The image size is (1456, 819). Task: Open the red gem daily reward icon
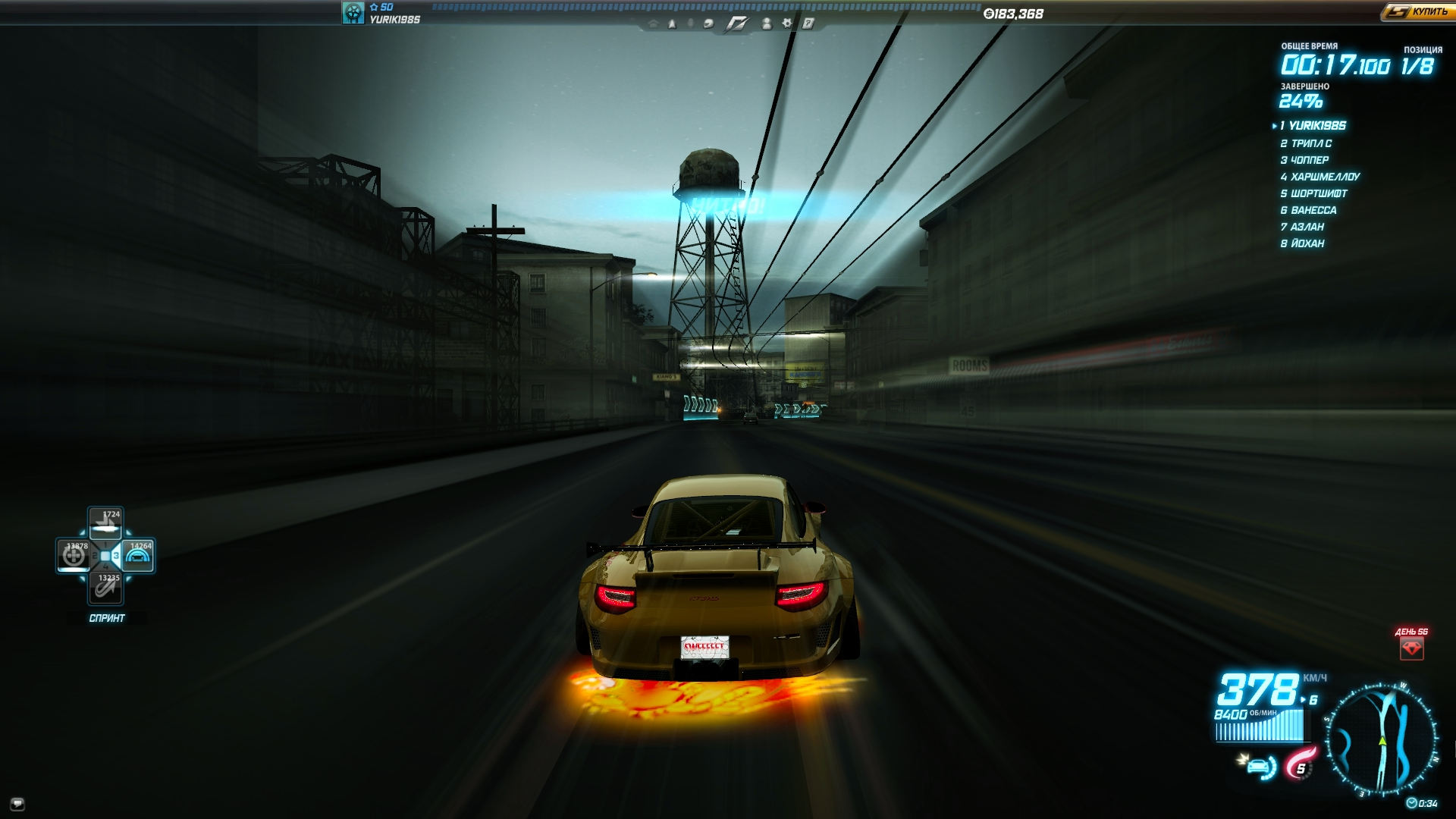(x=1411, y=648)
